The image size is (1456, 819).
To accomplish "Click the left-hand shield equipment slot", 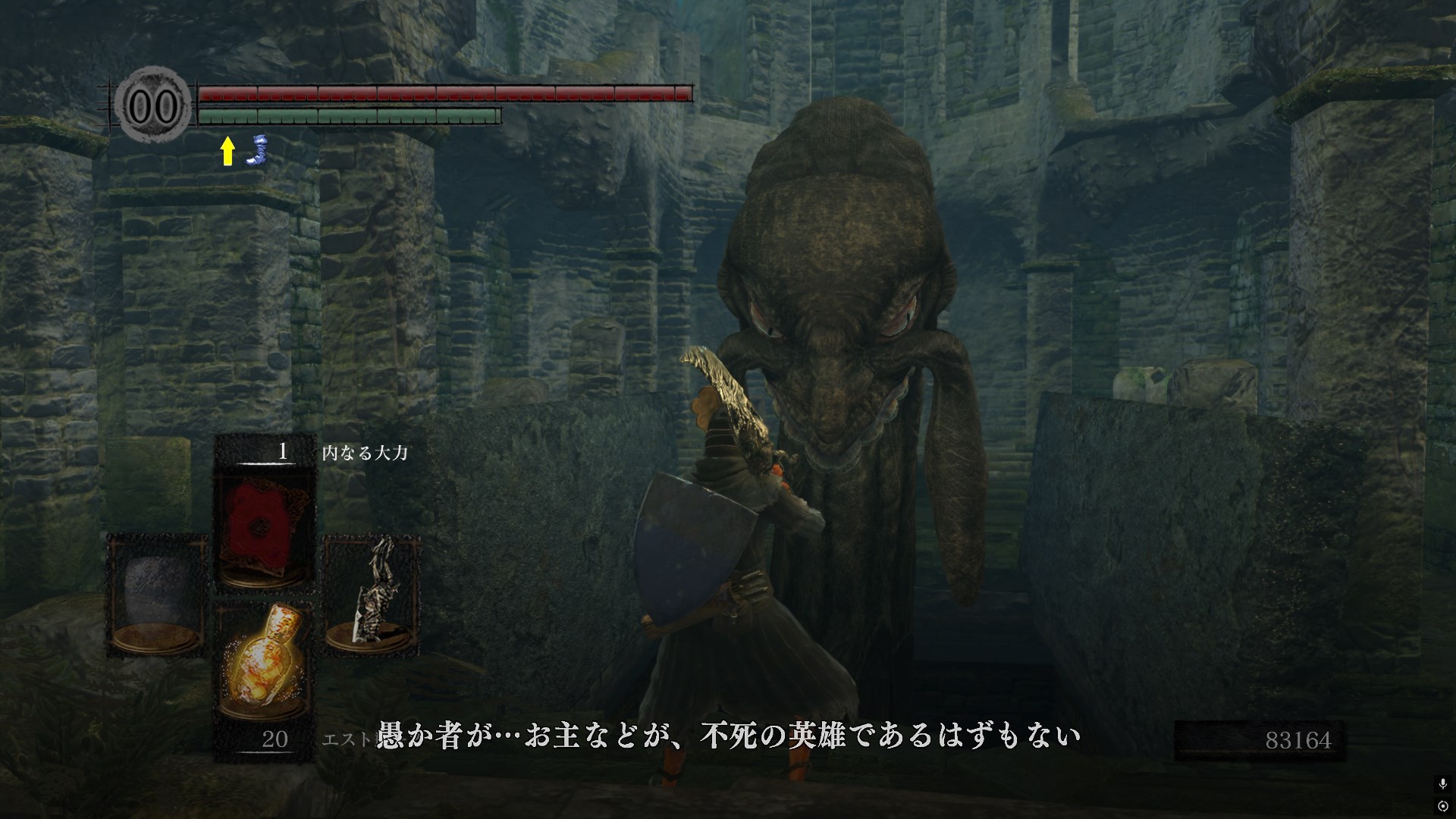I will coord(157,595).
